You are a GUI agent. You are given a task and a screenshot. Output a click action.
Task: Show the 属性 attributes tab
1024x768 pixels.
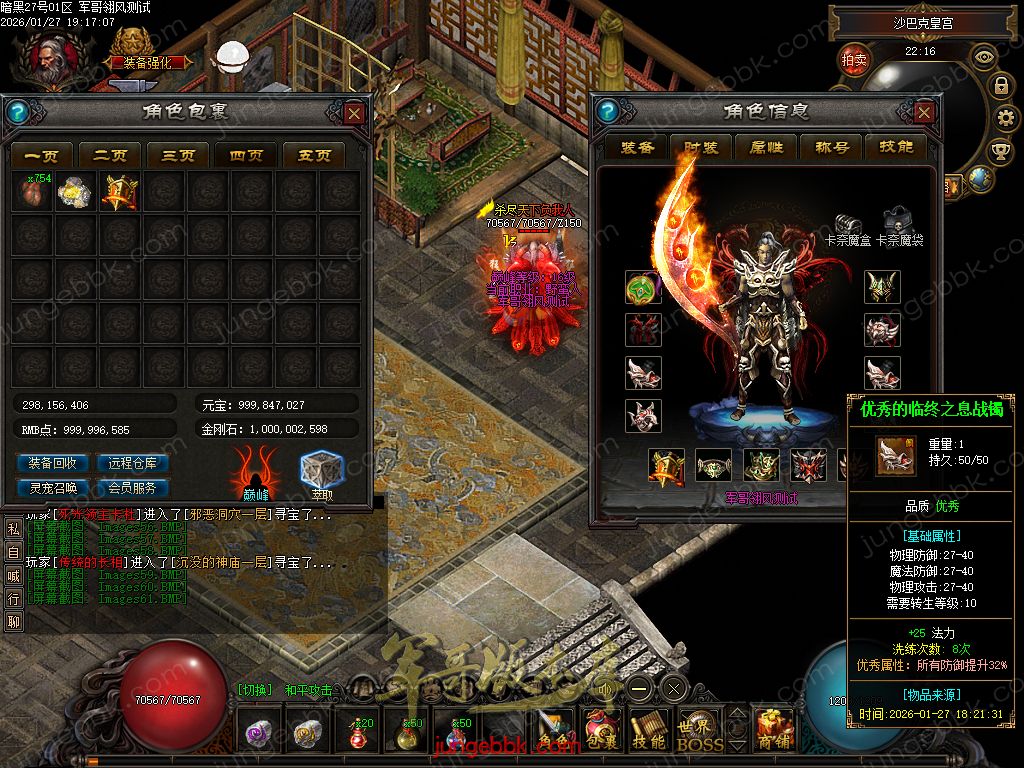coord(766,147)
